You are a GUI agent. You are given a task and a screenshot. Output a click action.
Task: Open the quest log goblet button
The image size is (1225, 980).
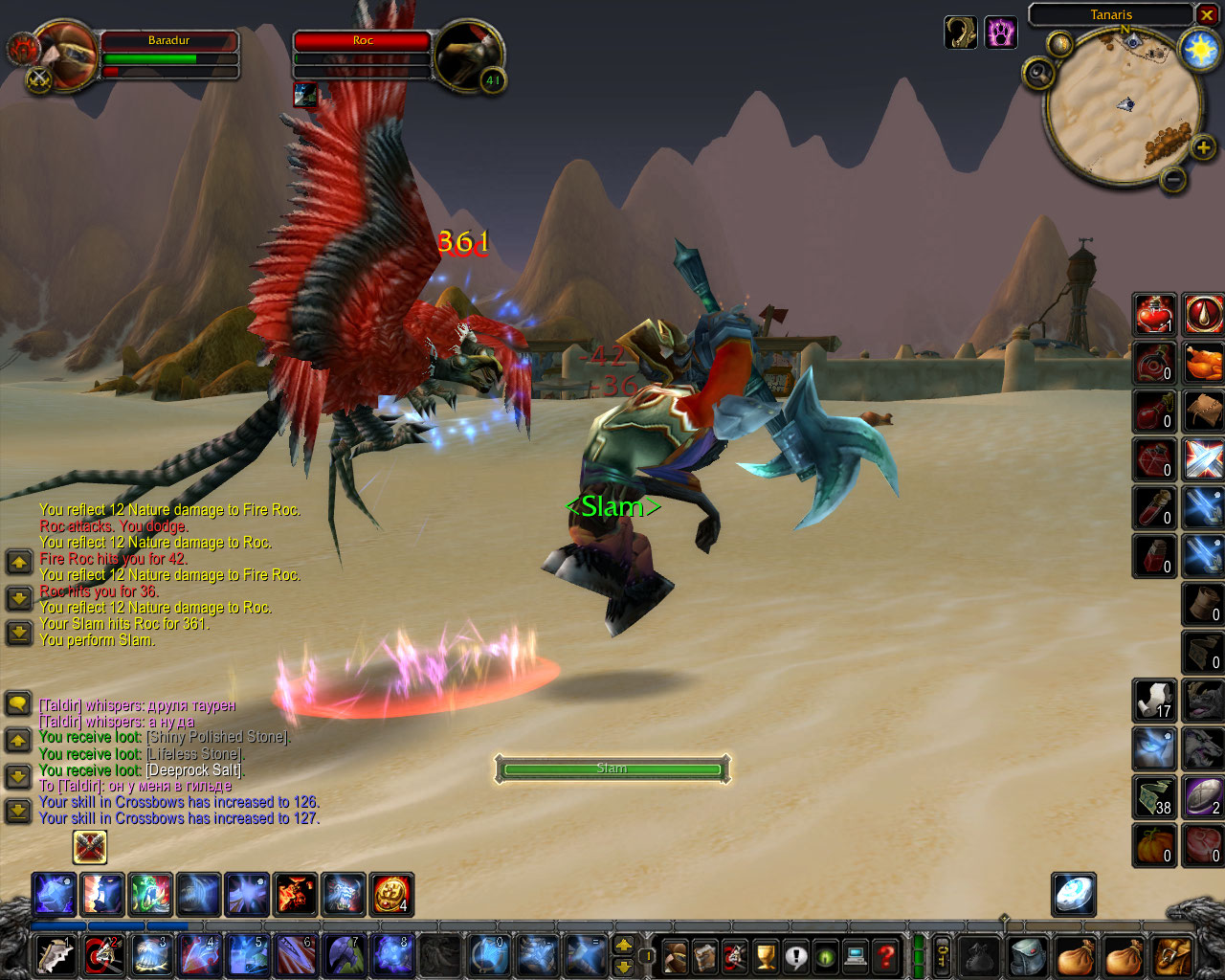point(766,956)
